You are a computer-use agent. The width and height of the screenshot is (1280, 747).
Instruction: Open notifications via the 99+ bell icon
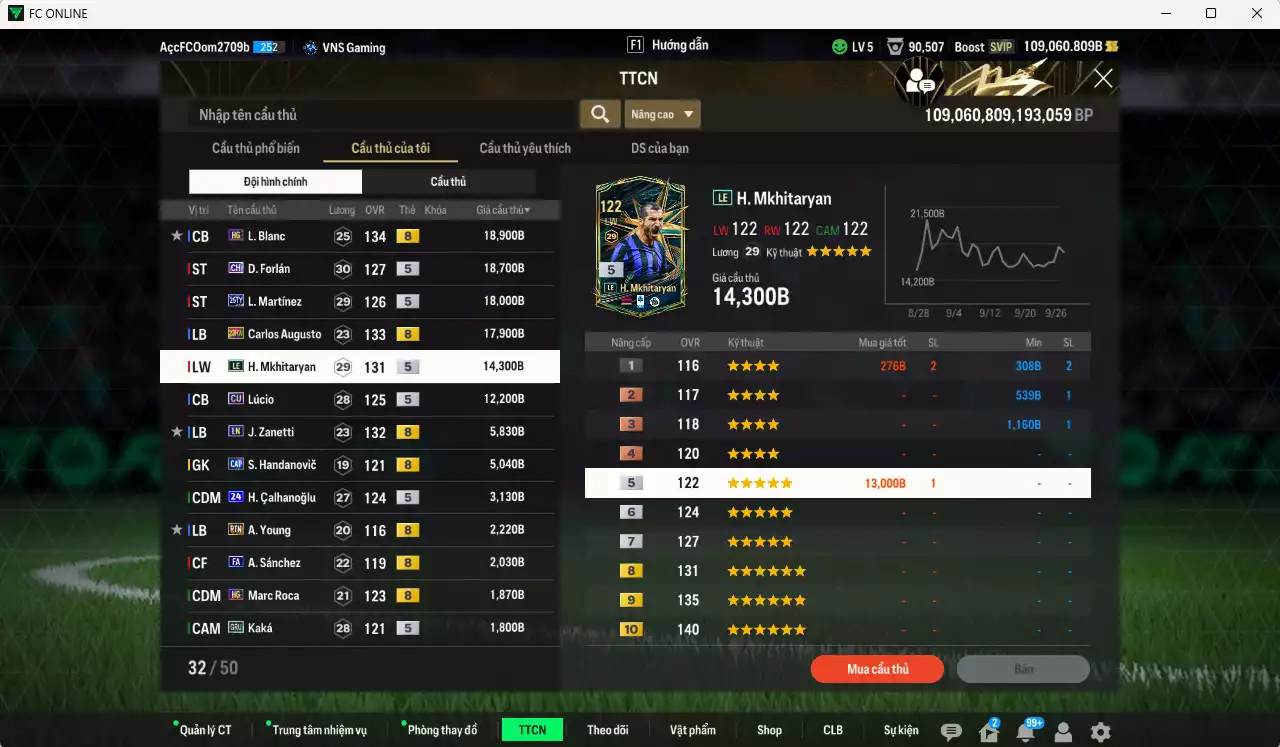[x=1026, y=731]
